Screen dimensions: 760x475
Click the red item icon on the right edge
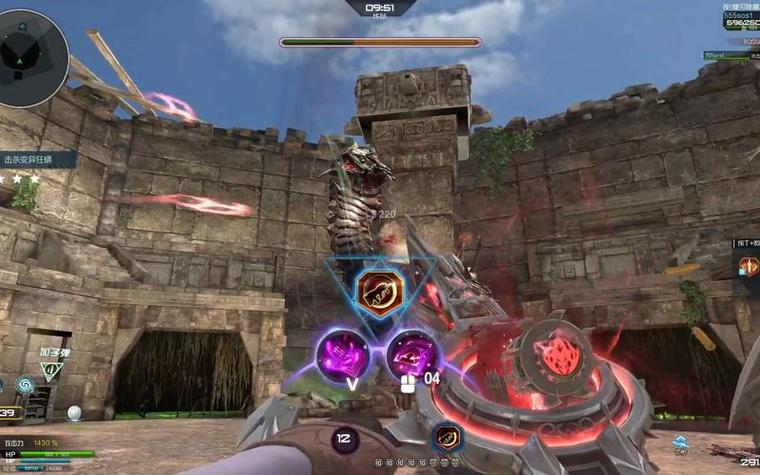coord(749,265)
